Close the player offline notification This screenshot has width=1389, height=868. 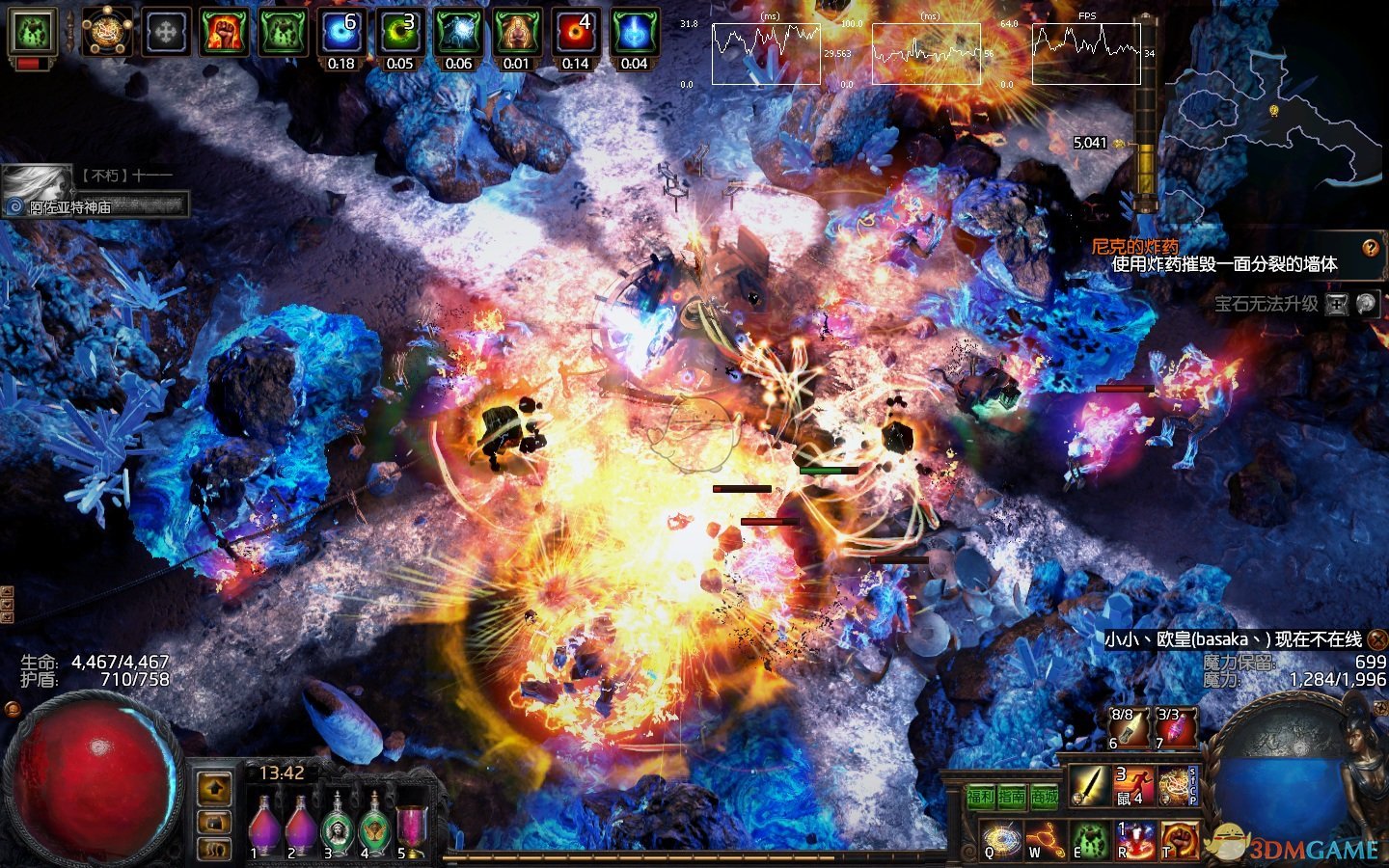pos(1377,639)
